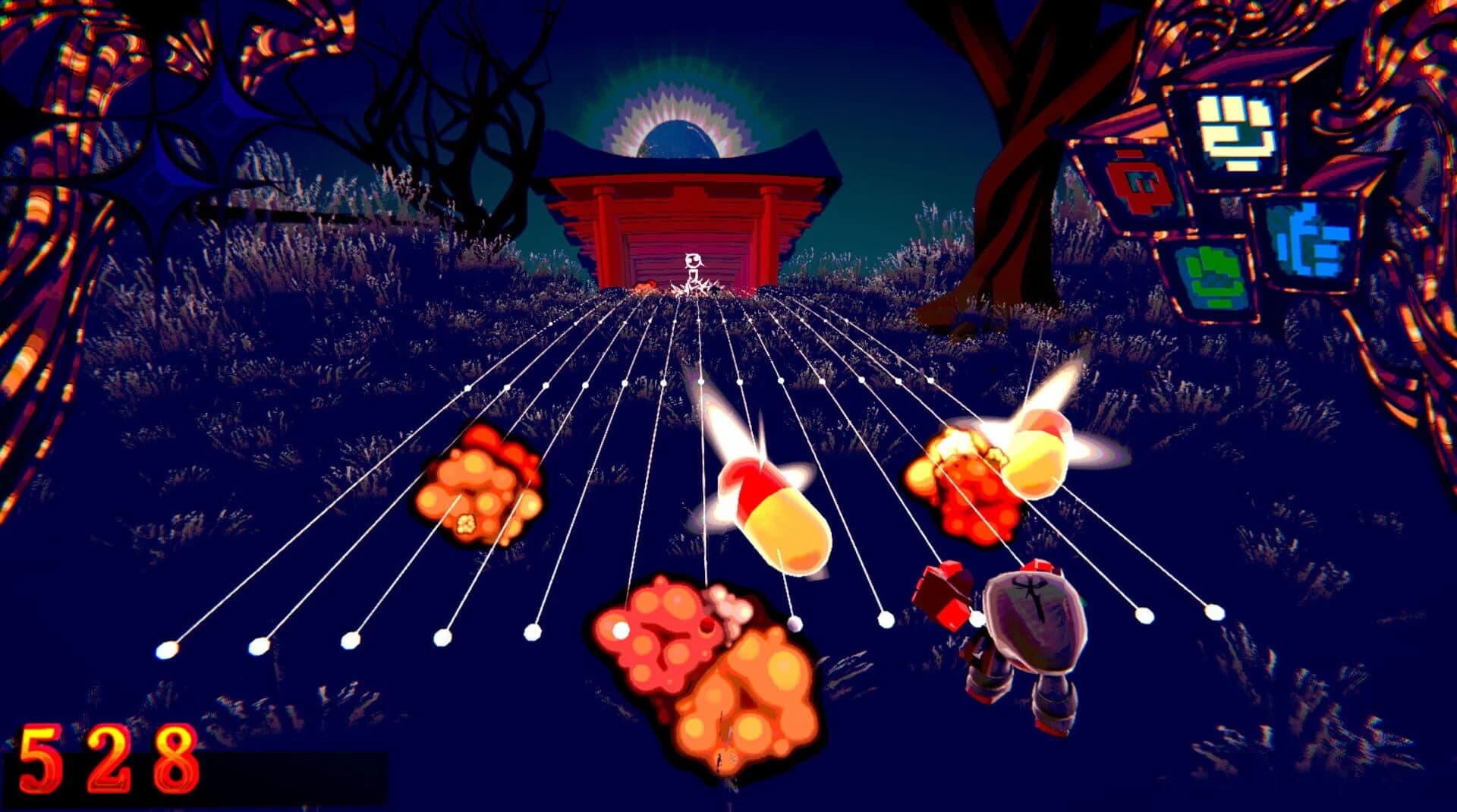Click the stick figure standing at the gate

pyautogui.click(x=694, y=269)
